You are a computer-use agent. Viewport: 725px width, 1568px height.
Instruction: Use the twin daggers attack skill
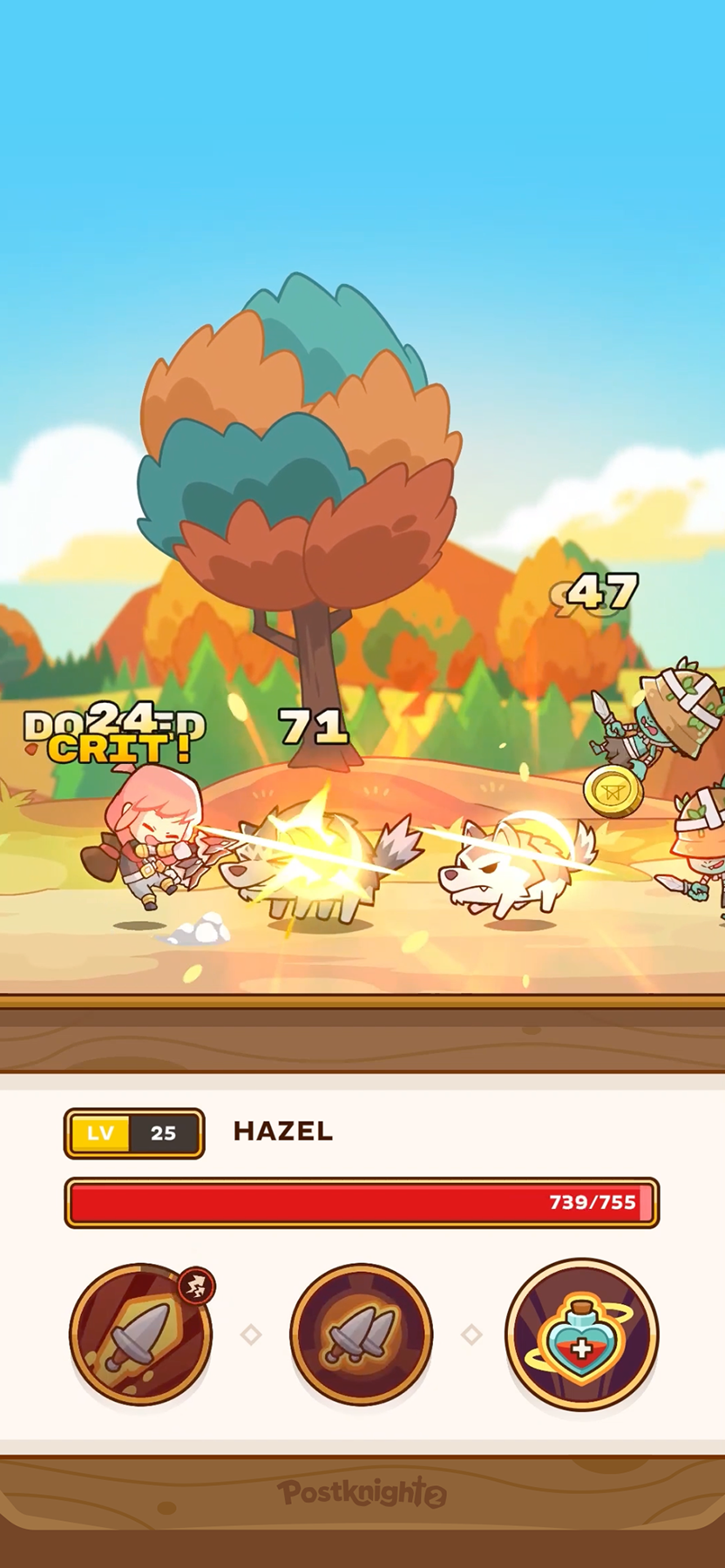click(x=361, y=1335)
